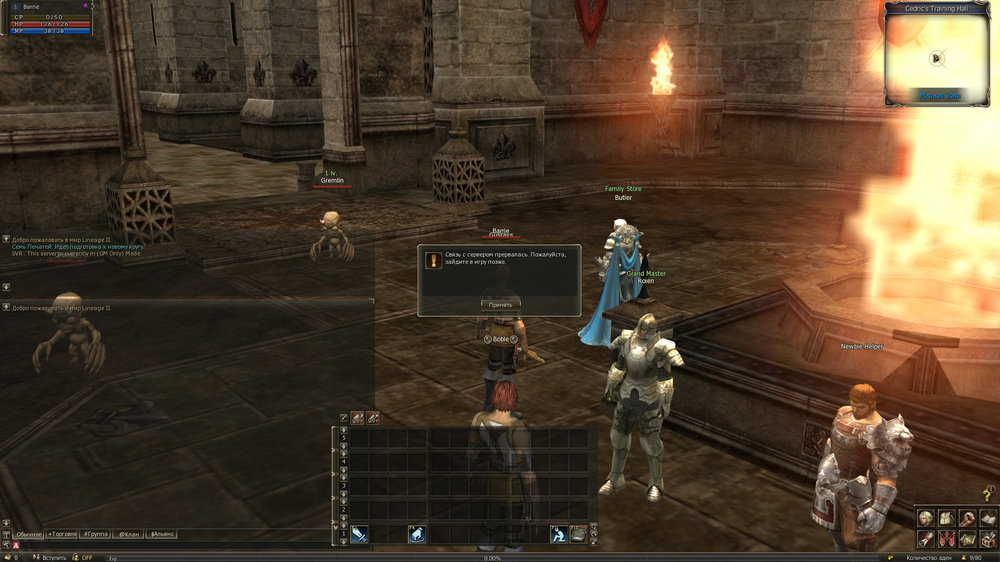Image resolution: width=1000 pixels, height=562 pixels.
Task: Use the sword attack skill on the hotbar
Action: click(359, 535)
